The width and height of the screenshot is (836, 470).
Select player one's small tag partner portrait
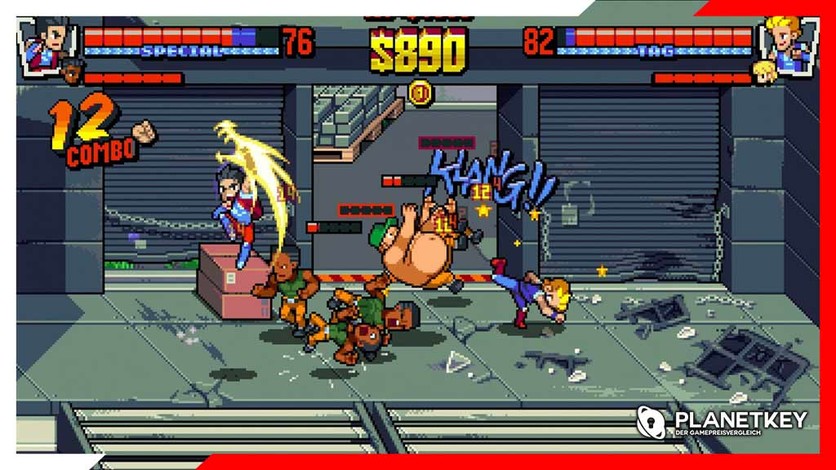tap(71, 73)
